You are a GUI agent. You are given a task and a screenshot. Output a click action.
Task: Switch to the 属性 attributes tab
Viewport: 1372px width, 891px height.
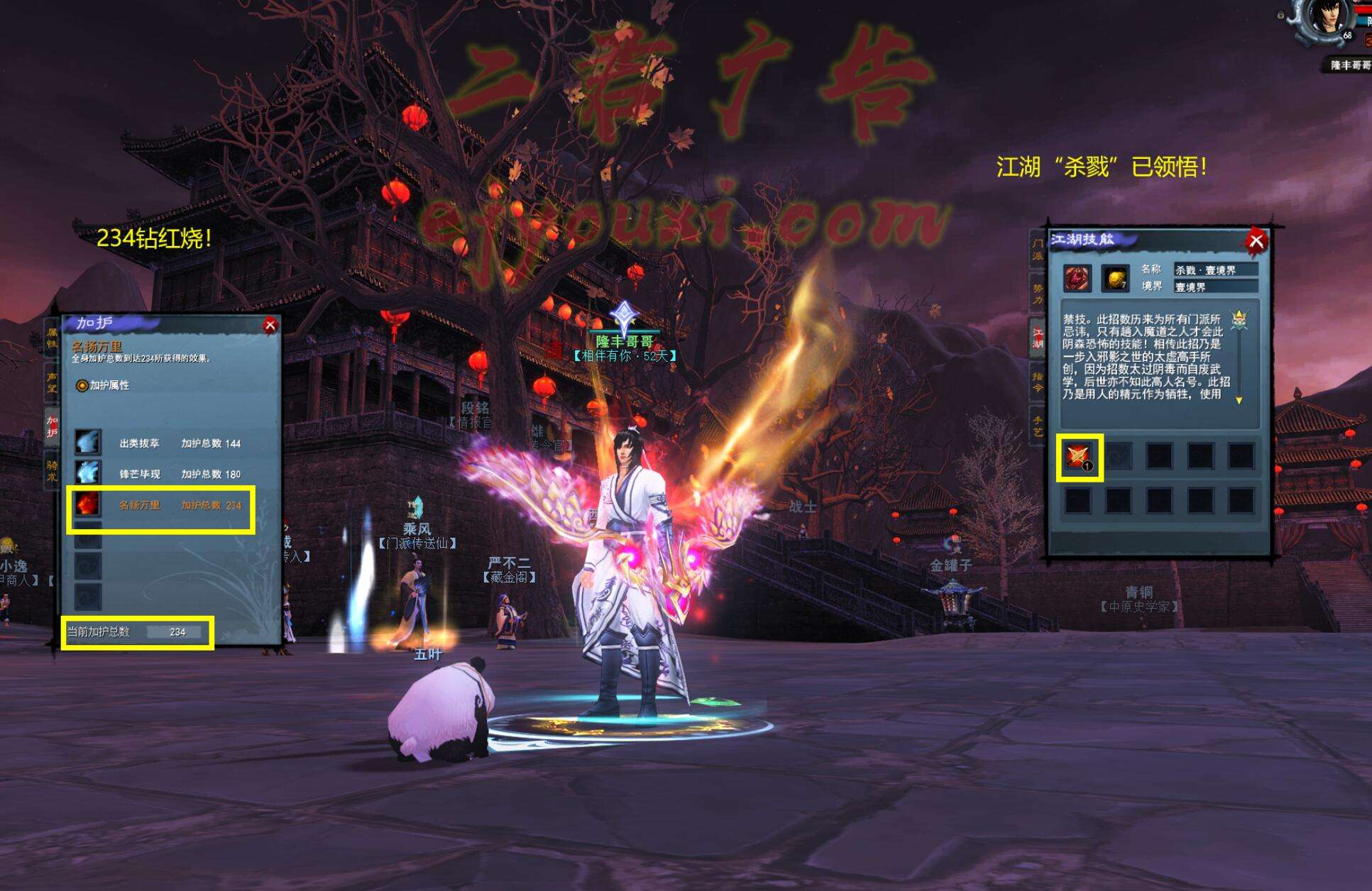pyautogui.click(x=52, y=338)
